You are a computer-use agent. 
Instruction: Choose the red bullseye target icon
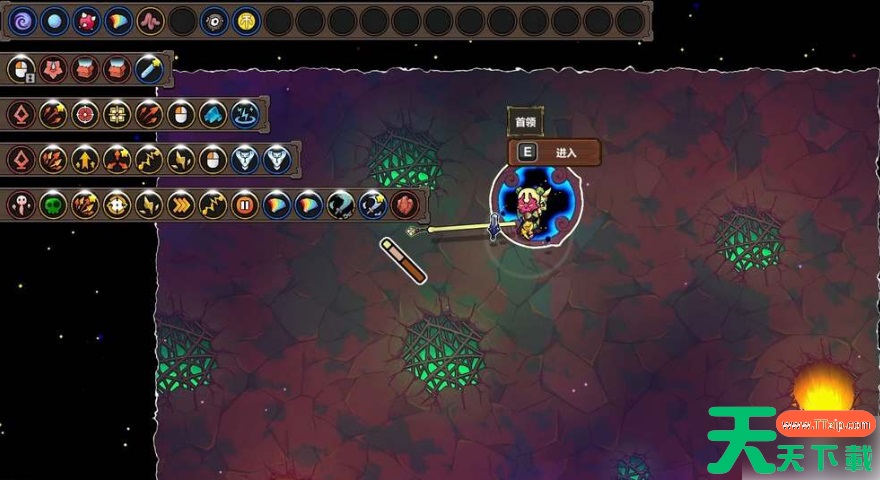(85, 114)
